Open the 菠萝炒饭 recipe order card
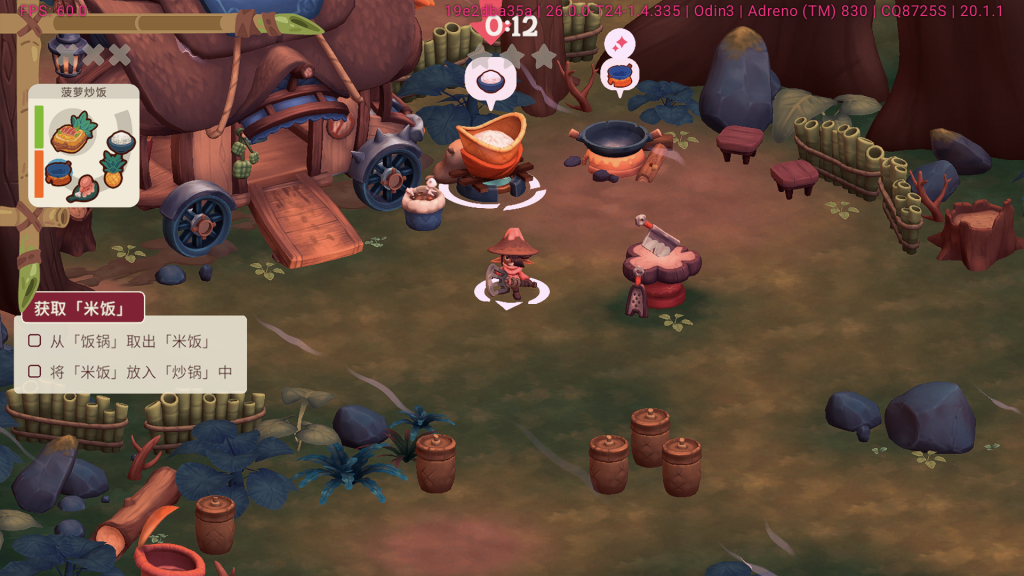Viewport: 1024px width, 576px height. [x=84, y=145]
